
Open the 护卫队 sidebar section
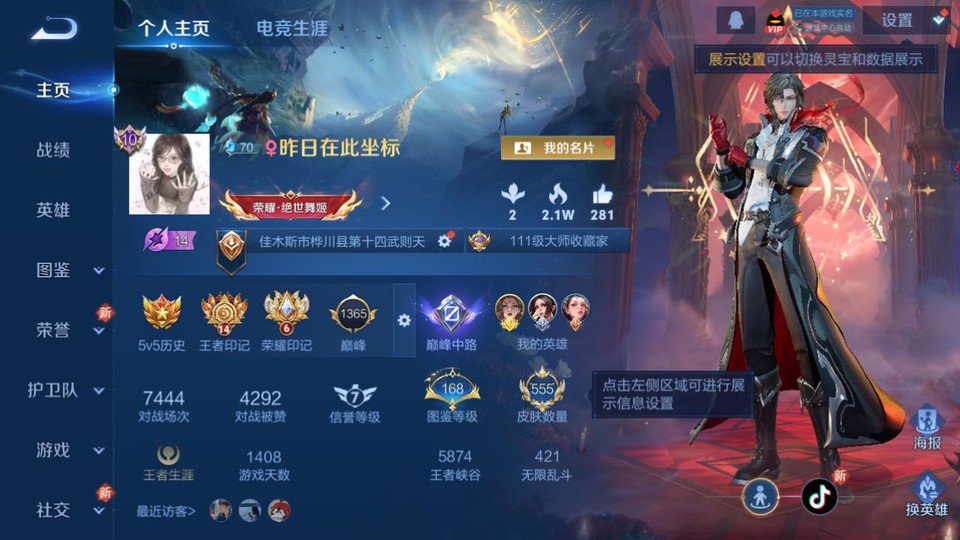coord(55,390)
